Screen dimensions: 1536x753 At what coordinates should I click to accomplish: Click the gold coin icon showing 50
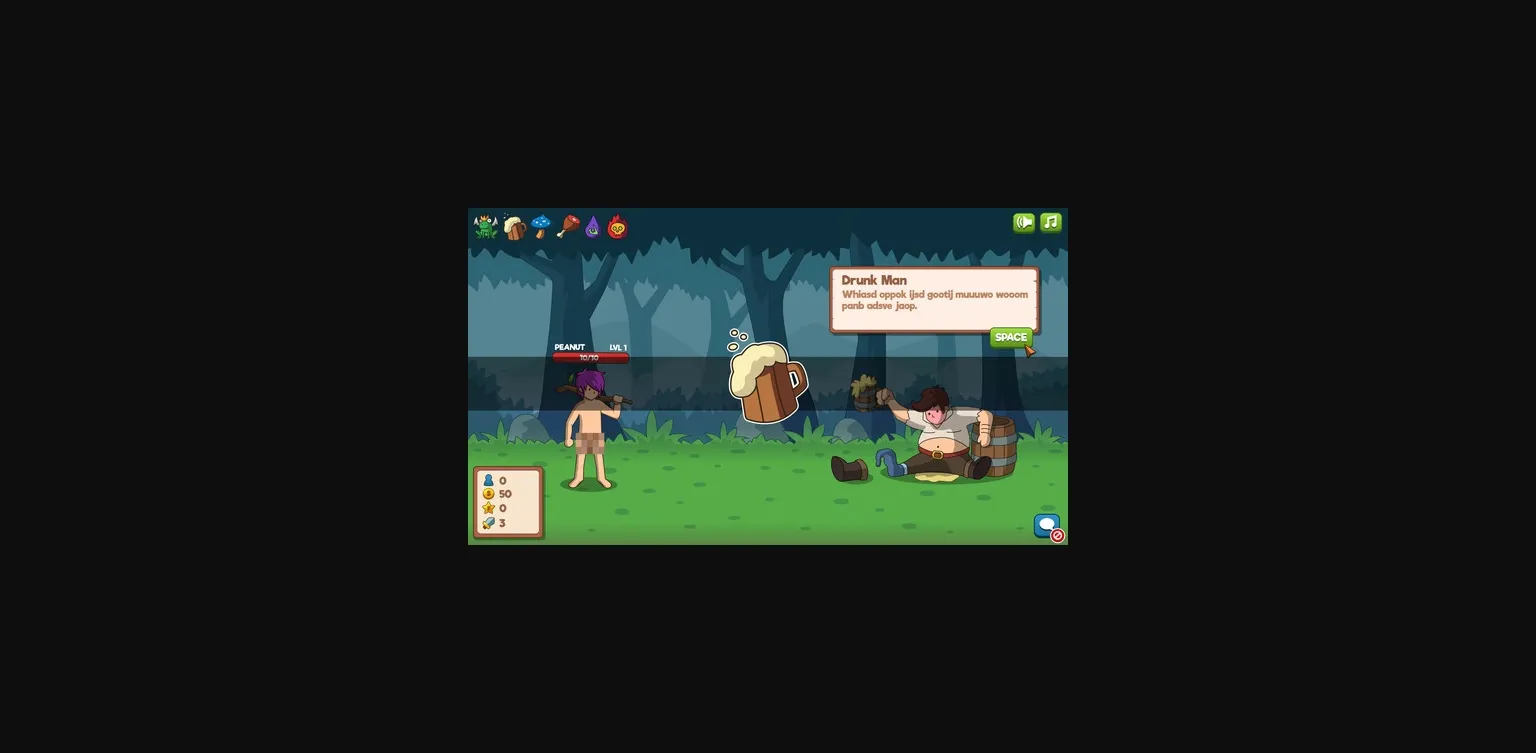tap(487, 494)
